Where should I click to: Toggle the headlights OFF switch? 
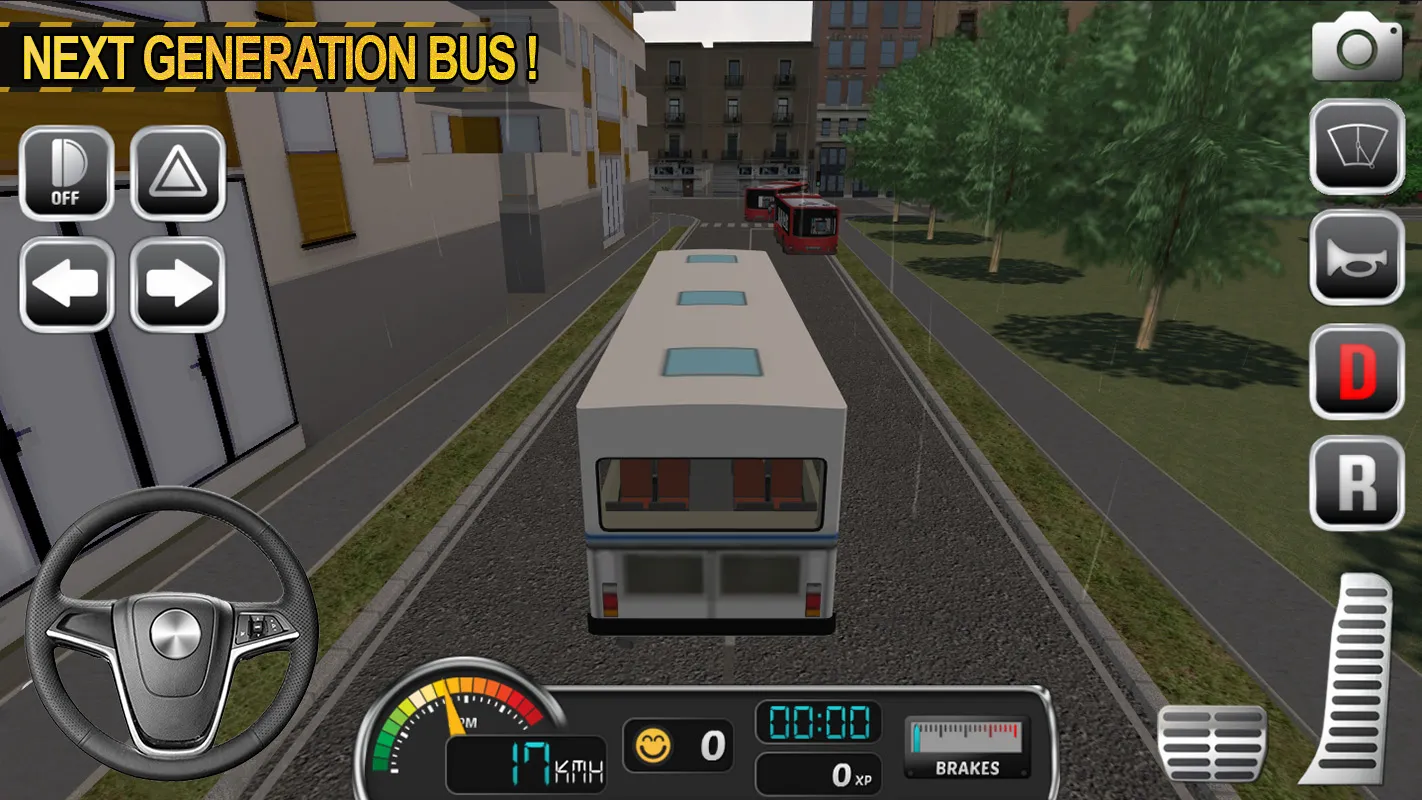(x=66, y=172)
